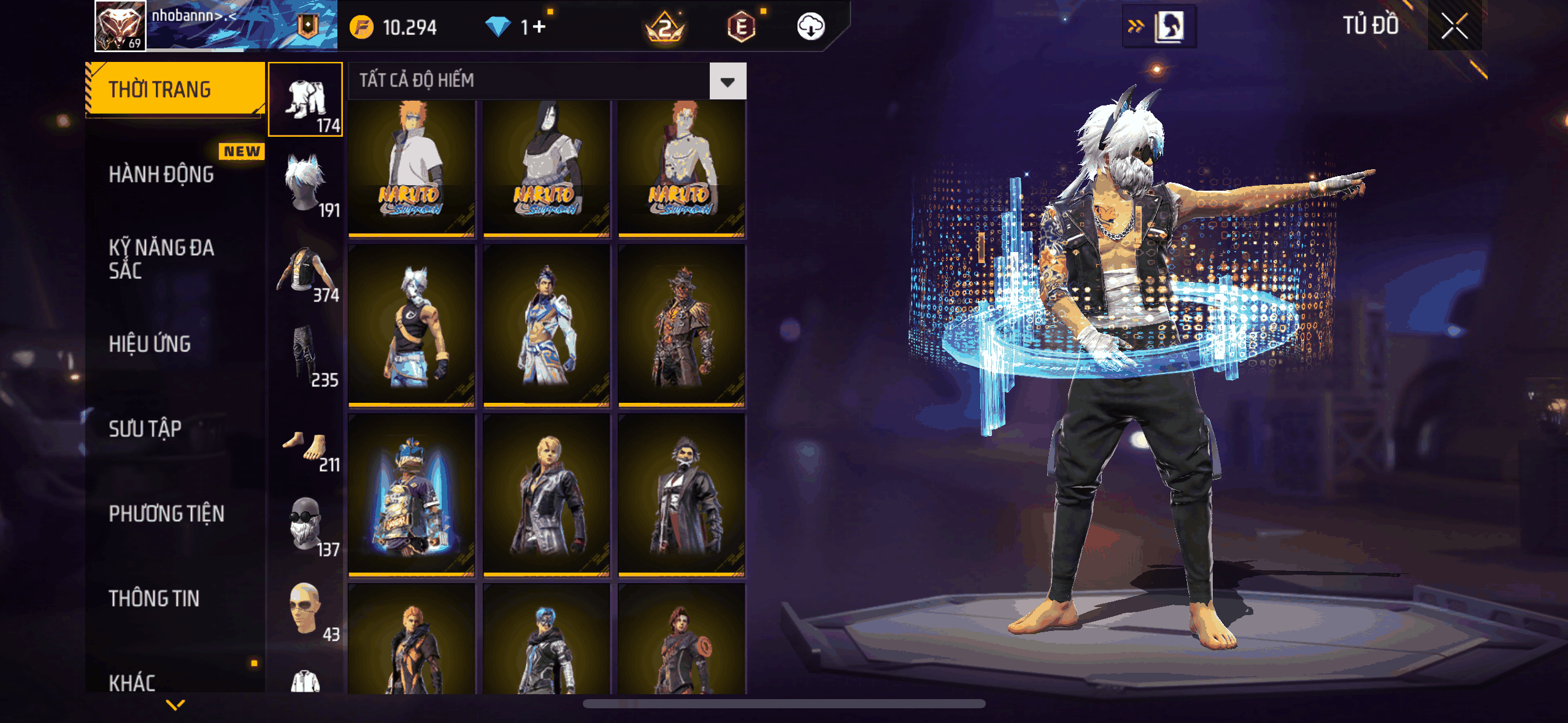The width and height of the screenshot is (1568, 723).
Task: Pick the white-haired wolf mask outfit
Action: pyautogui.click(x=412, y=325)
